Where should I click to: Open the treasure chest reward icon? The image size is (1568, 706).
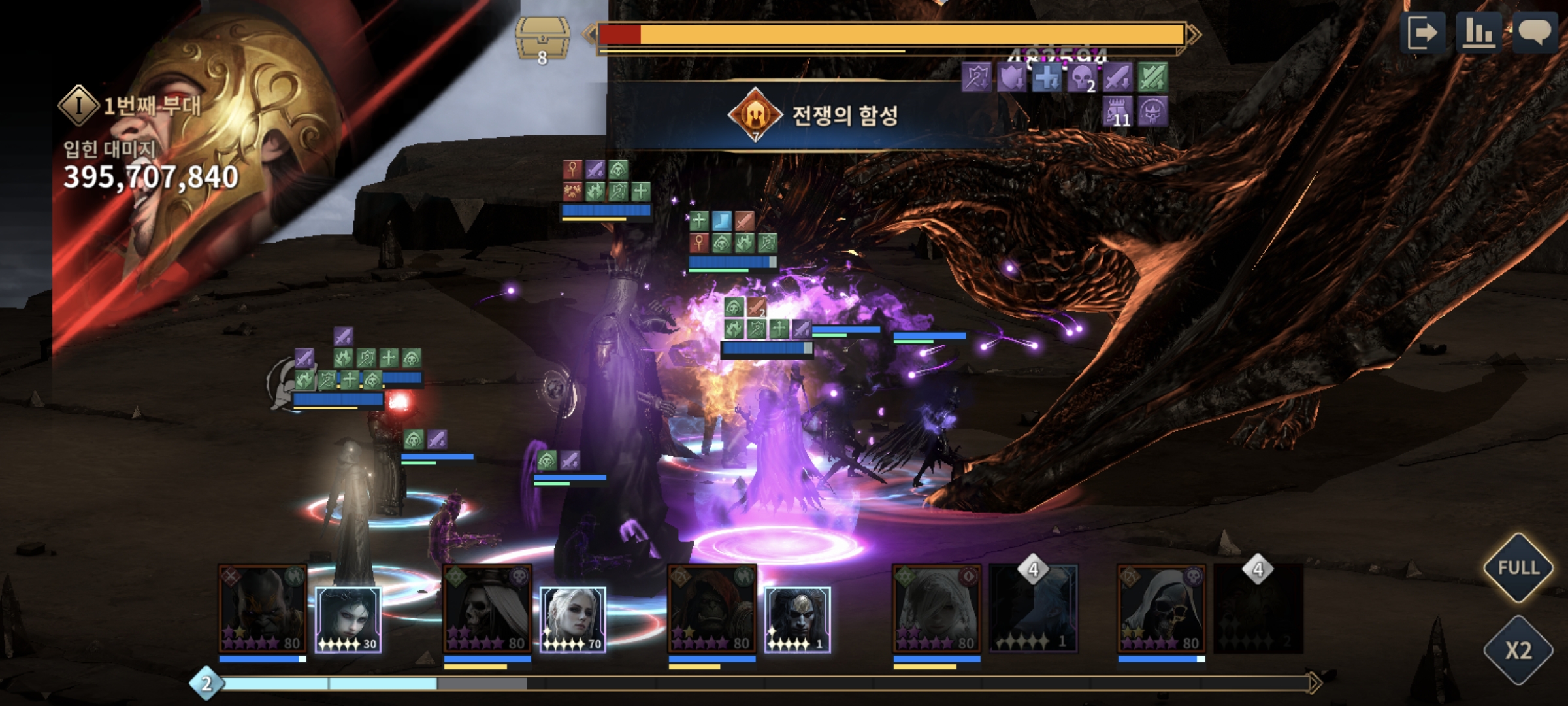(x=542, y=38)
